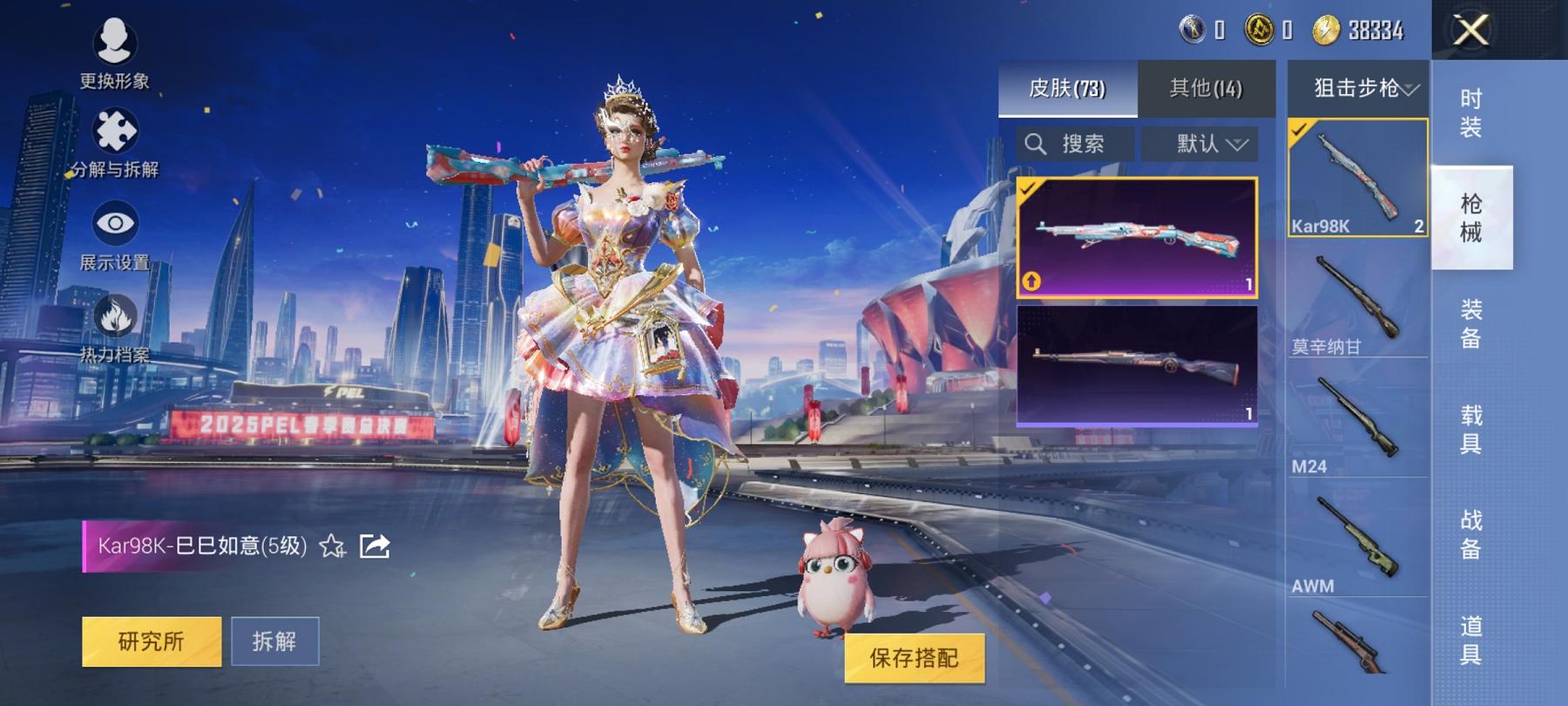Click the share icon beside Kar98K-巴巴如意

[x=375, y=546]
